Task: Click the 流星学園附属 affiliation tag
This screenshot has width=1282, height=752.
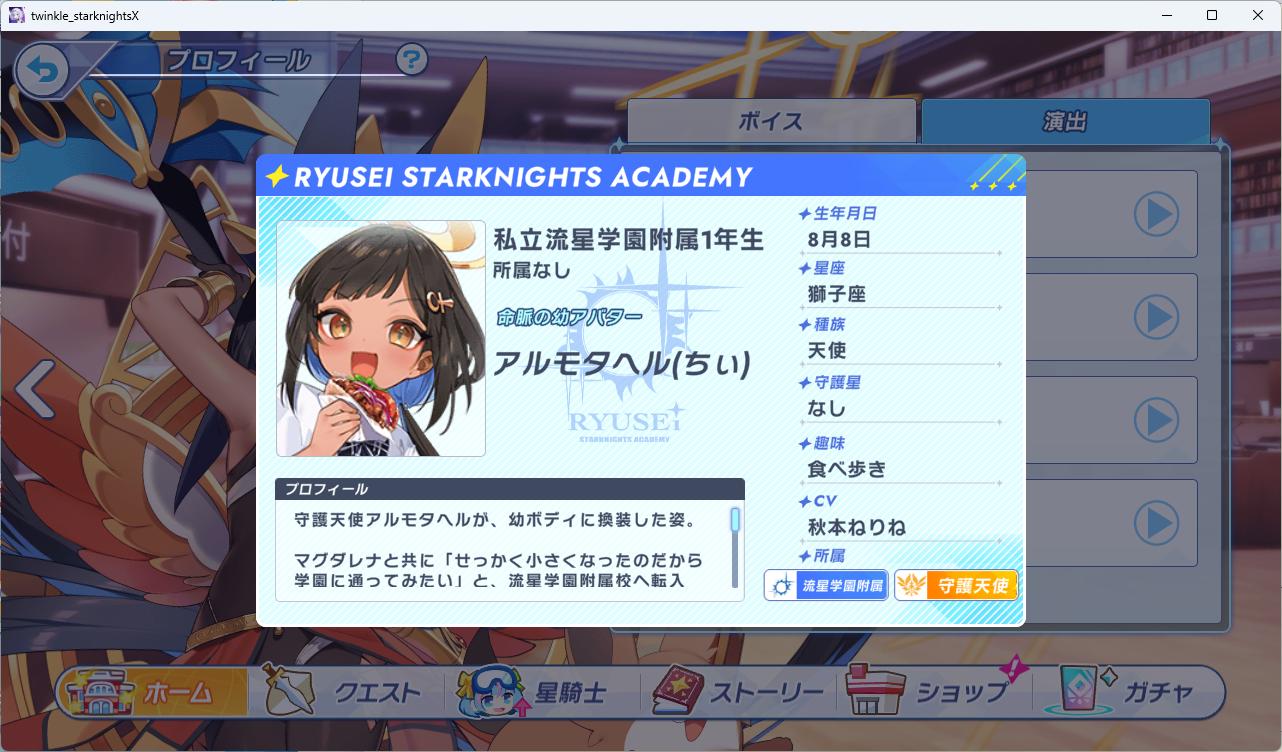Action: [x=826, y=585]
